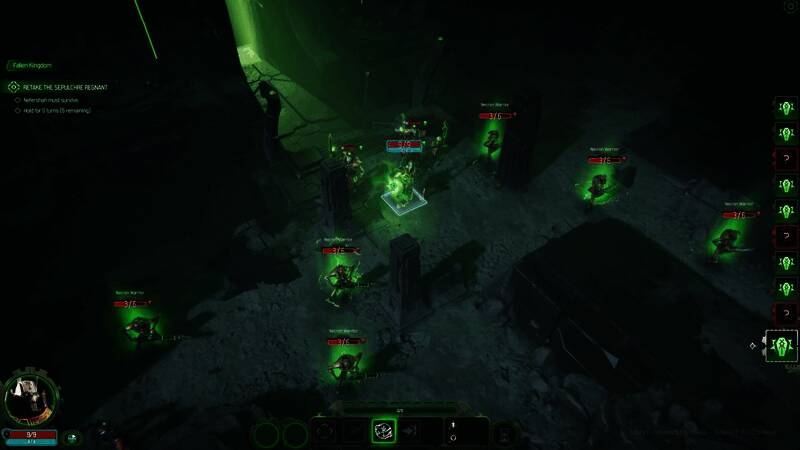
Task: Select the topmost unit in turn order
Action: click(x=785, y=107)
